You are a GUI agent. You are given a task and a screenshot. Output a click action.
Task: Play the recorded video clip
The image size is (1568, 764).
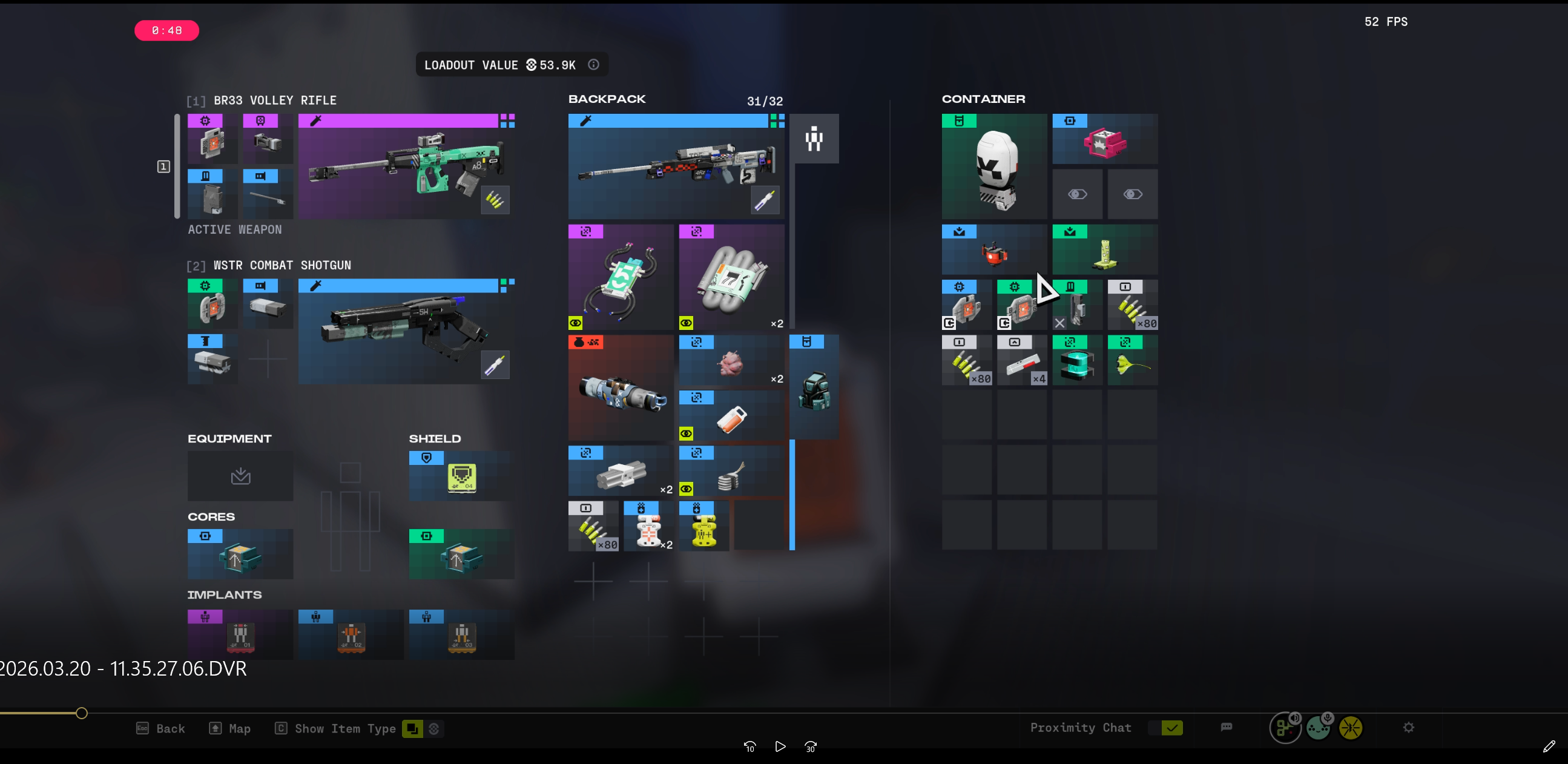pos(780,747)
